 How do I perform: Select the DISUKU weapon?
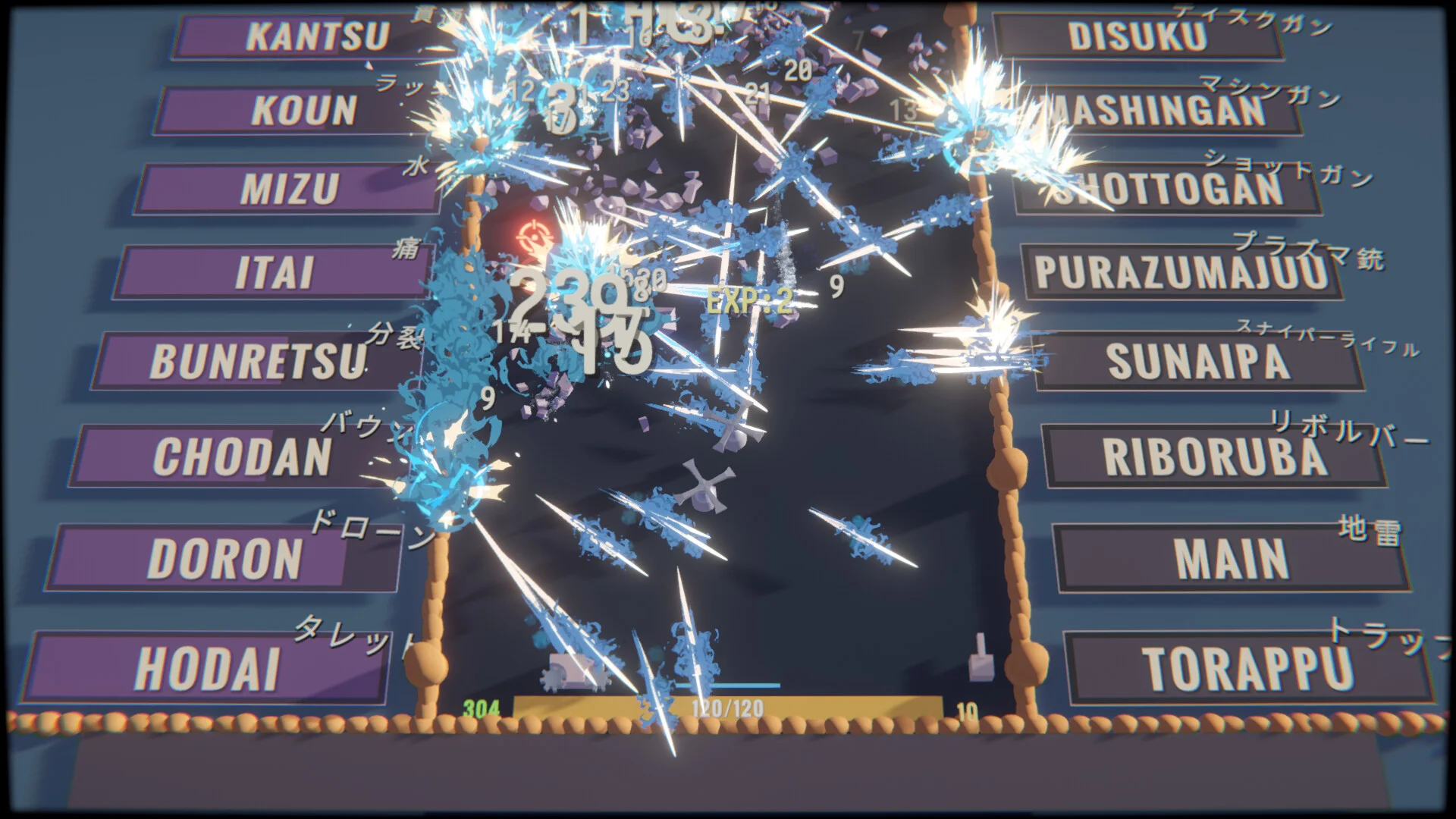click(1137, 36)
